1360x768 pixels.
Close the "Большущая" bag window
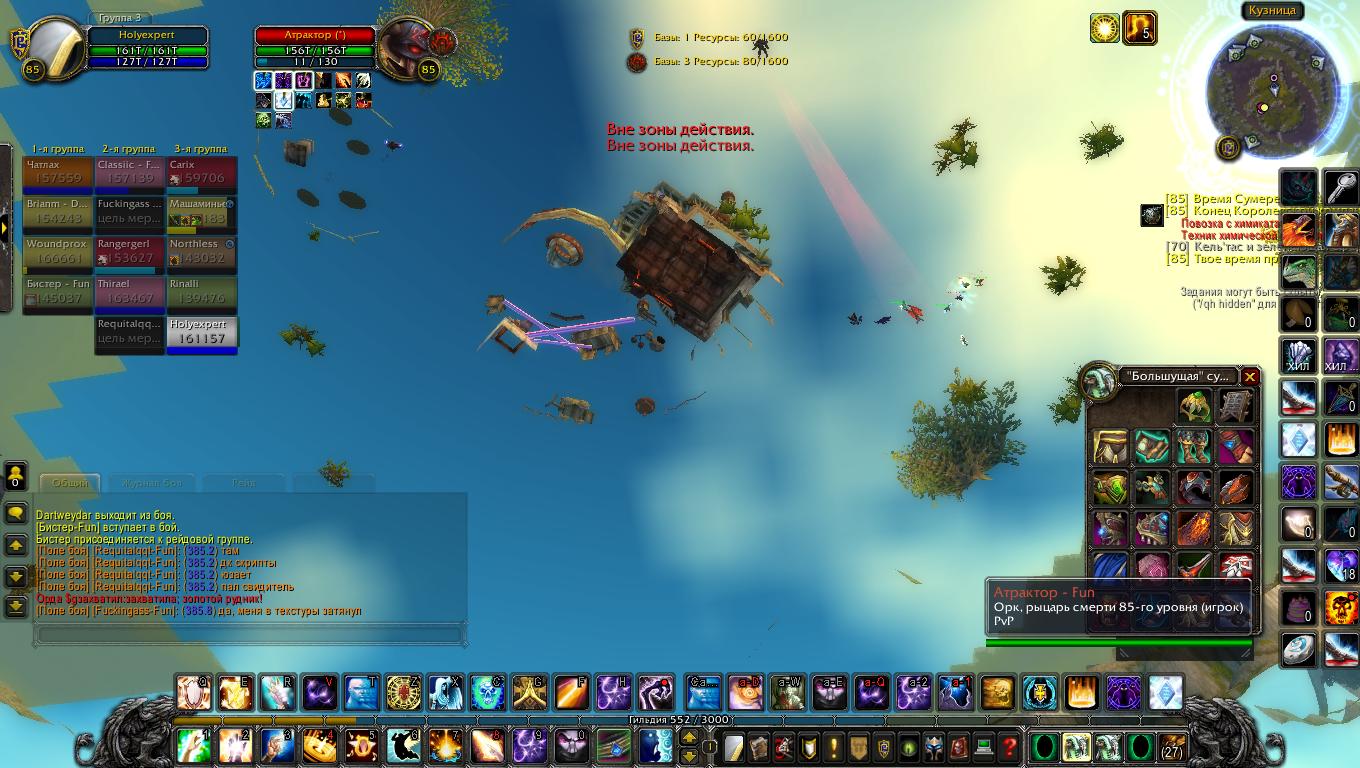pos(1249,377)
